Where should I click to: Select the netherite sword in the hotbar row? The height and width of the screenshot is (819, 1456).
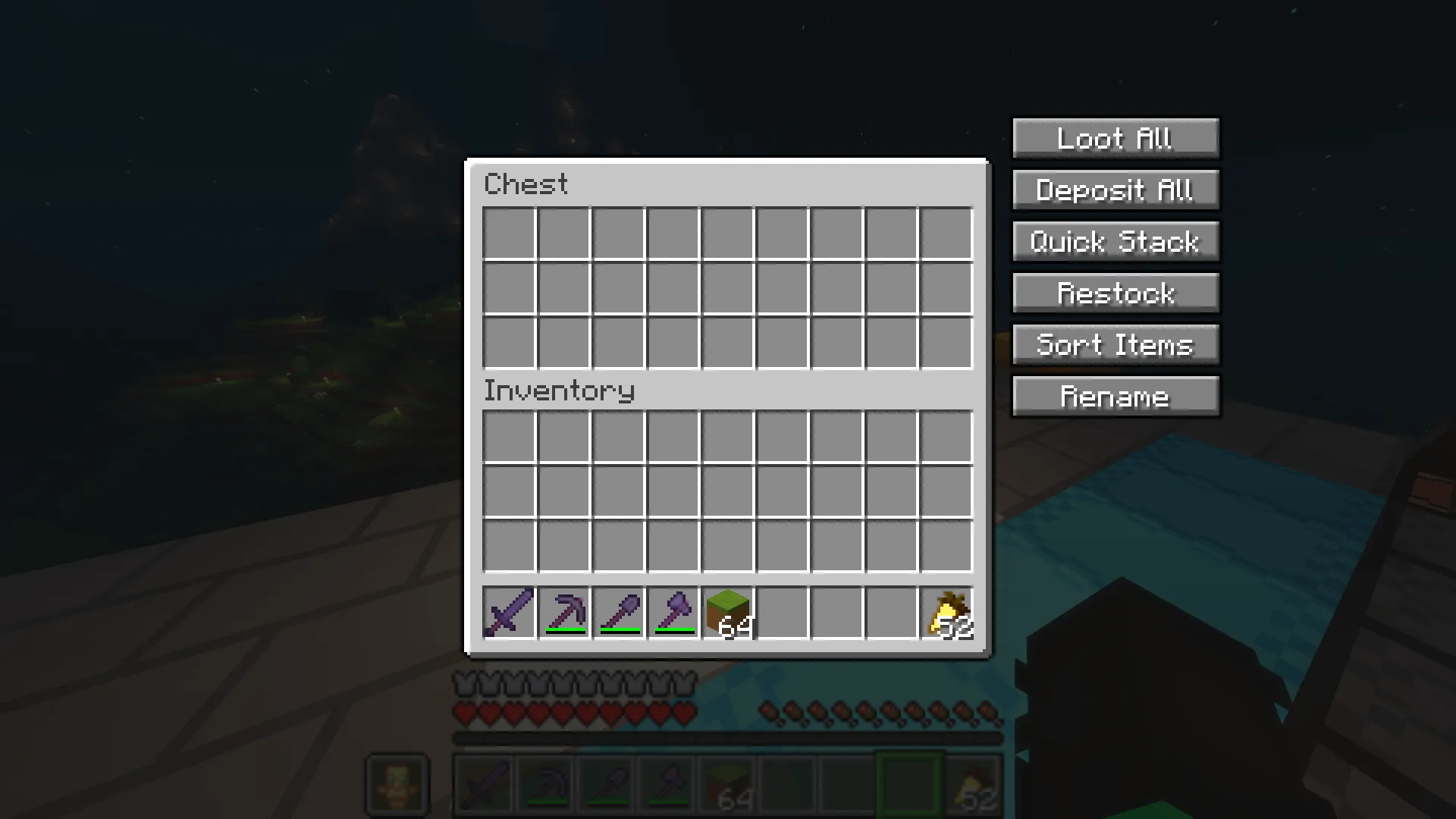point(508,613)
